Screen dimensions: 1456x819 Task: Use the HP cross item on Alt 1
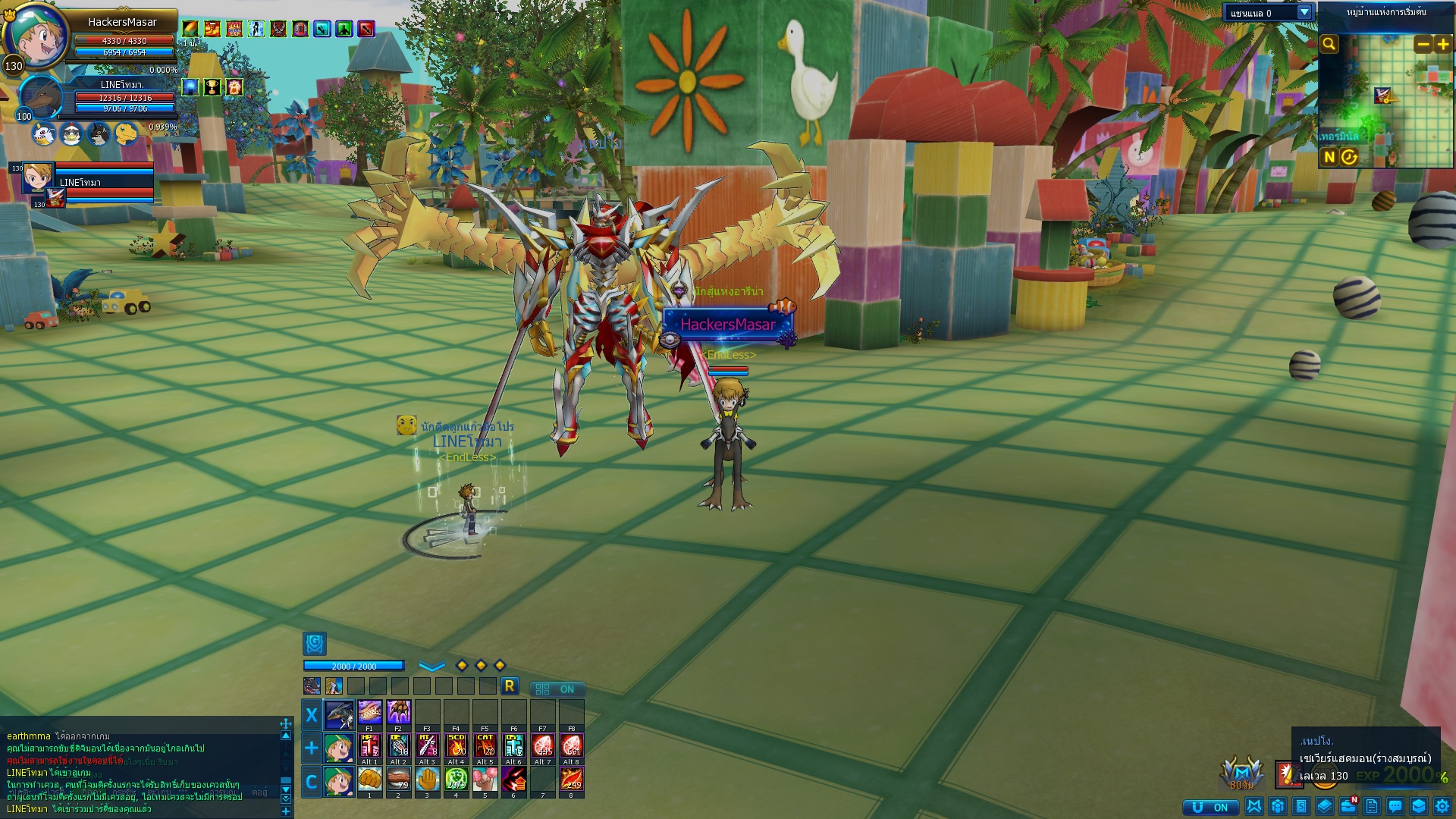369,745
